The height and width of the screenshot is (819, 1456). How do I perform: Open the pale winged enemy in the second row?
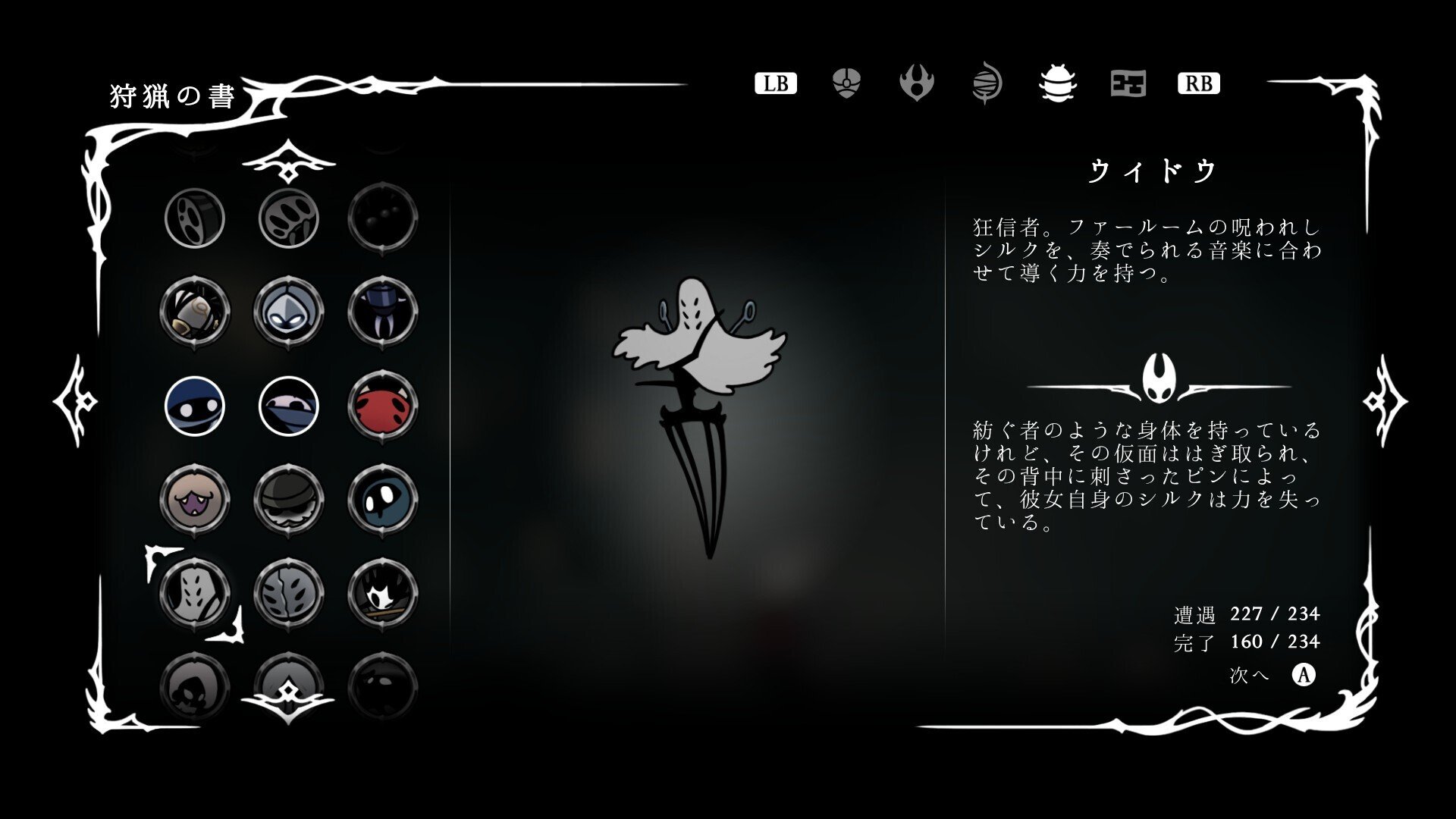point(290,312)
